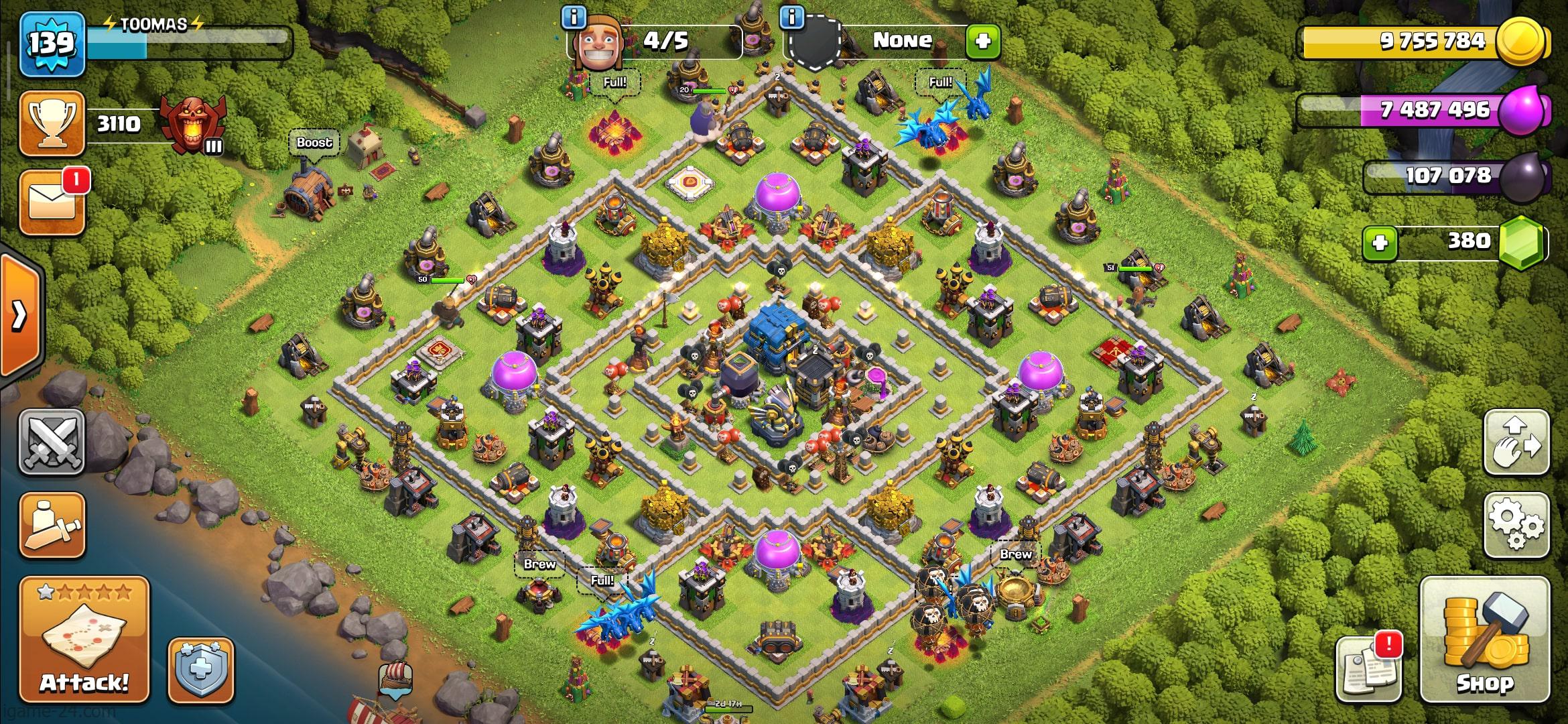Open the dark elixir resource counter
Viewport: 1568px width, 724px height.
(1454, 176)
